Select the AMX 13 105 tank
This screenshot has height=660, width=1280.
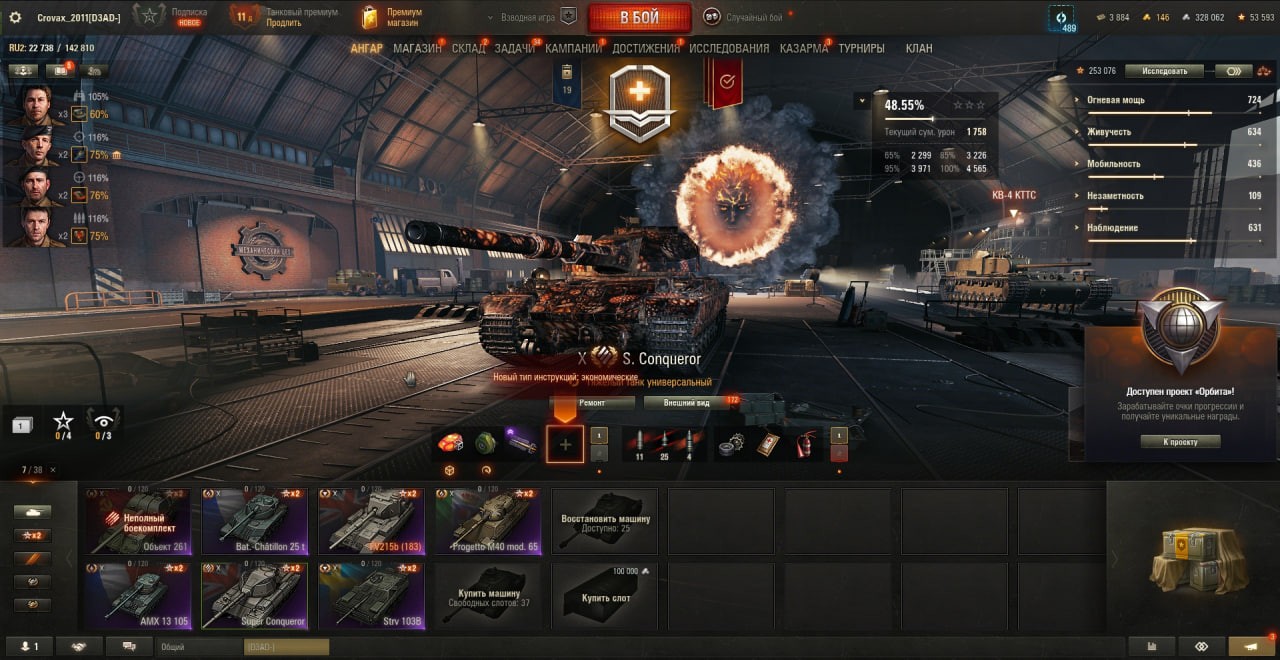point(138,595)
